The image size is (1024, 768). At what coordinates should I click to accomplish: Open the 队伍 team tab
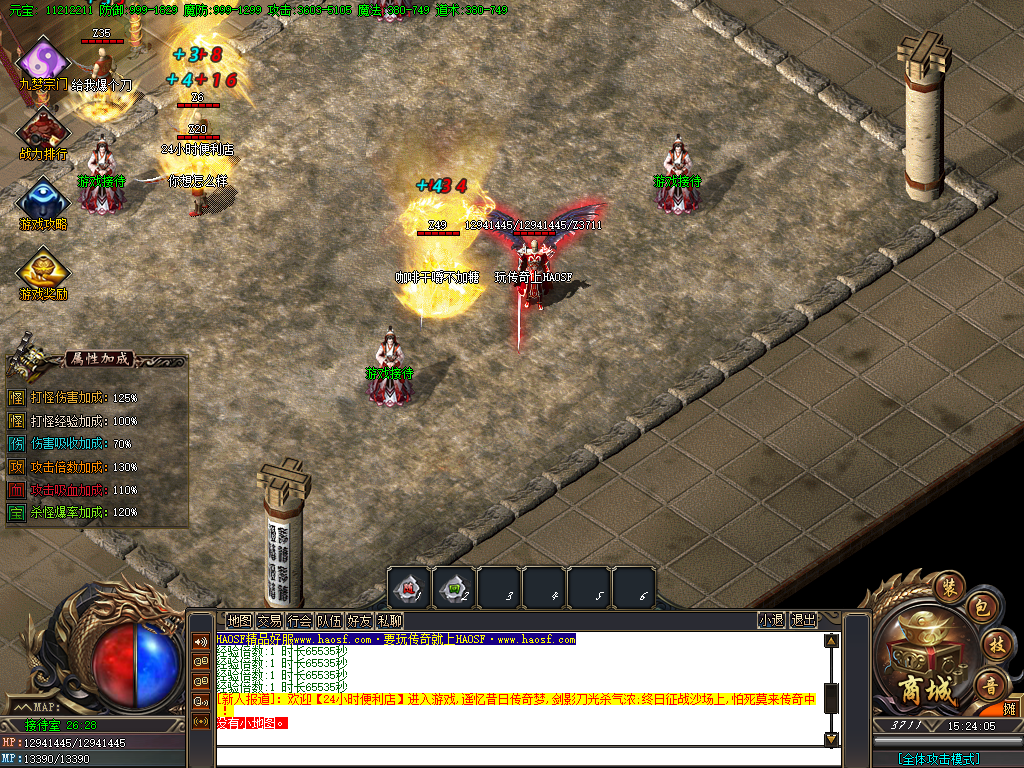click(329, 620)
